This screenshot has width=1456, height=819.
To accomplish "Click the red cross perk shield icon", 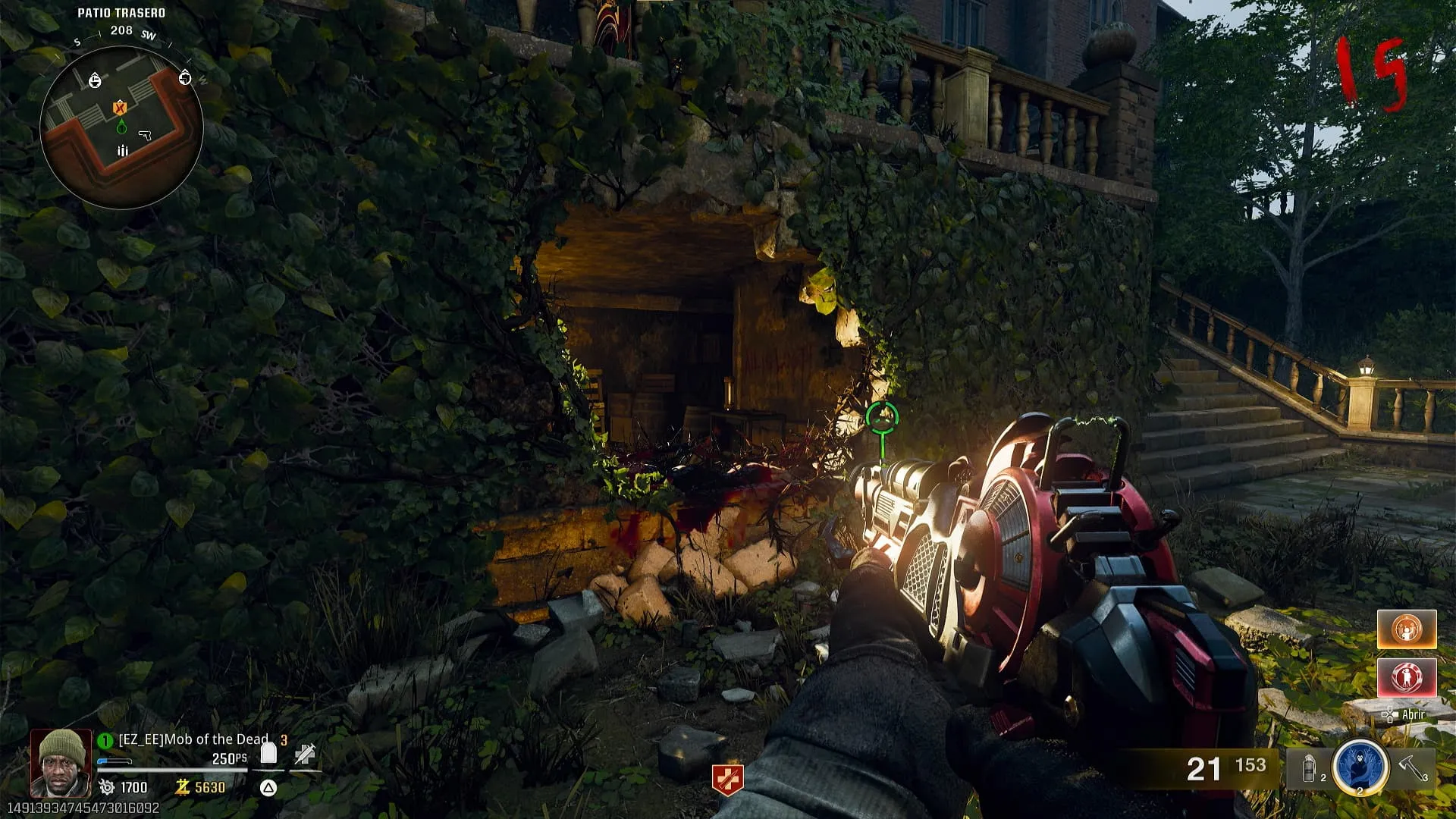I will click(x=727, y=780).
